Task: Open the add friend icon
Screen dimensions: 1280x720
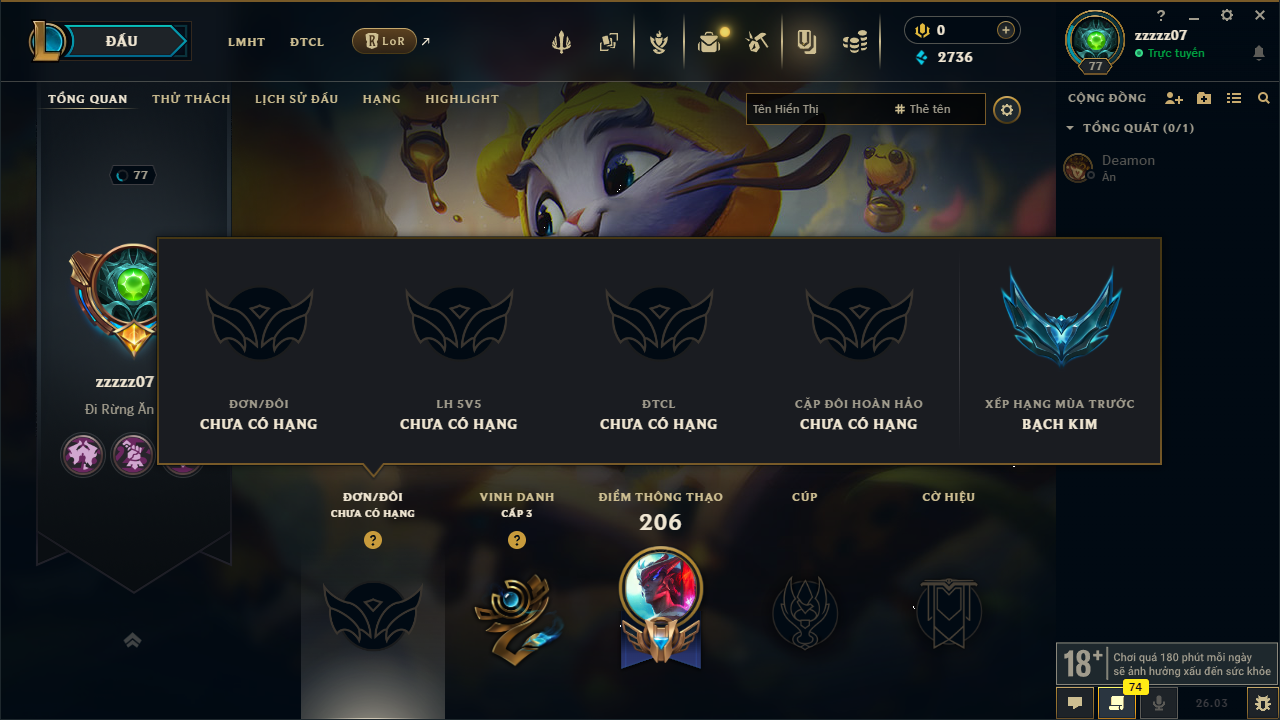Action: pyautogui.click(x=1173, y=98)
